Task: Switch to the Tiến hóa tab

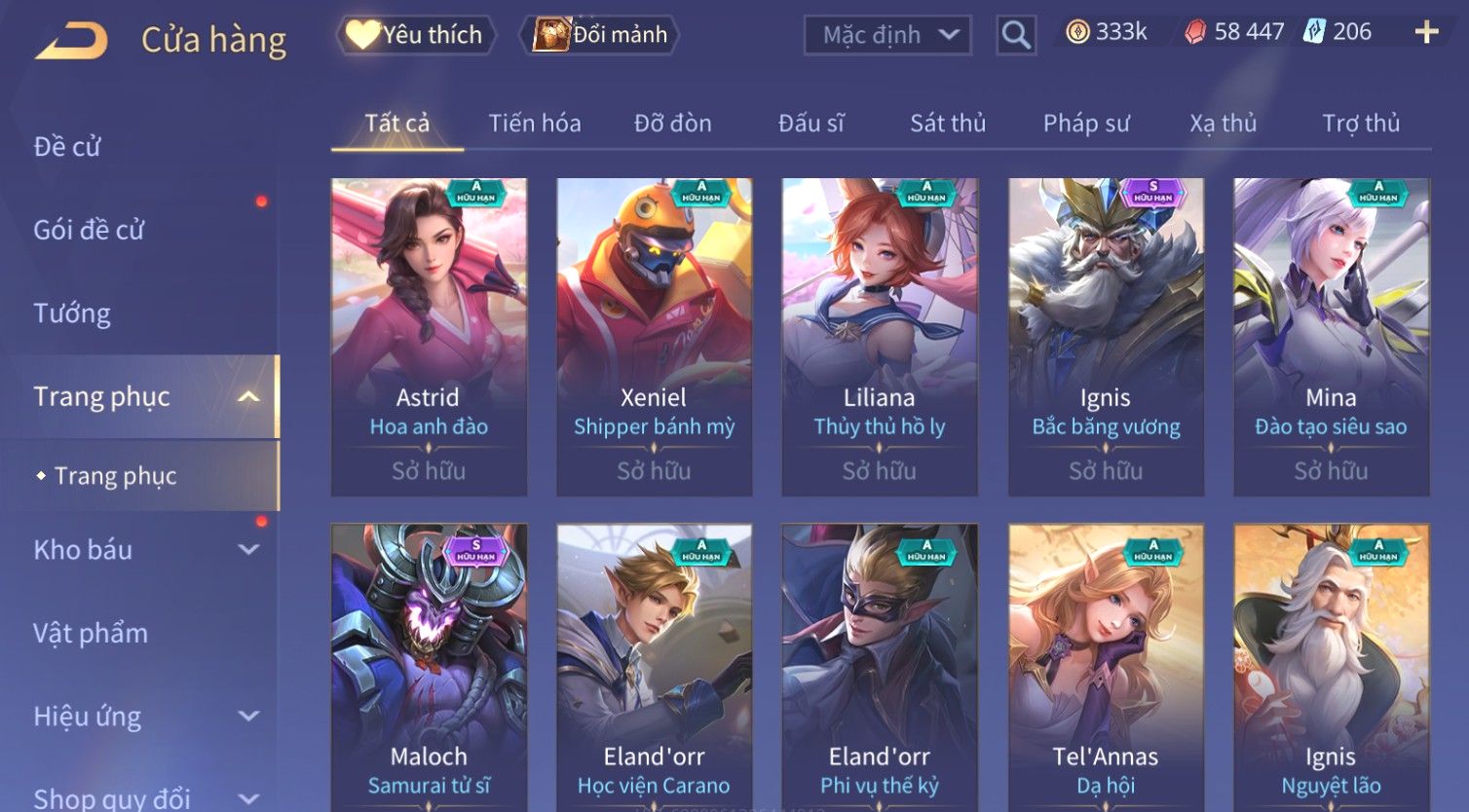Action: click(x=534, y=124)
